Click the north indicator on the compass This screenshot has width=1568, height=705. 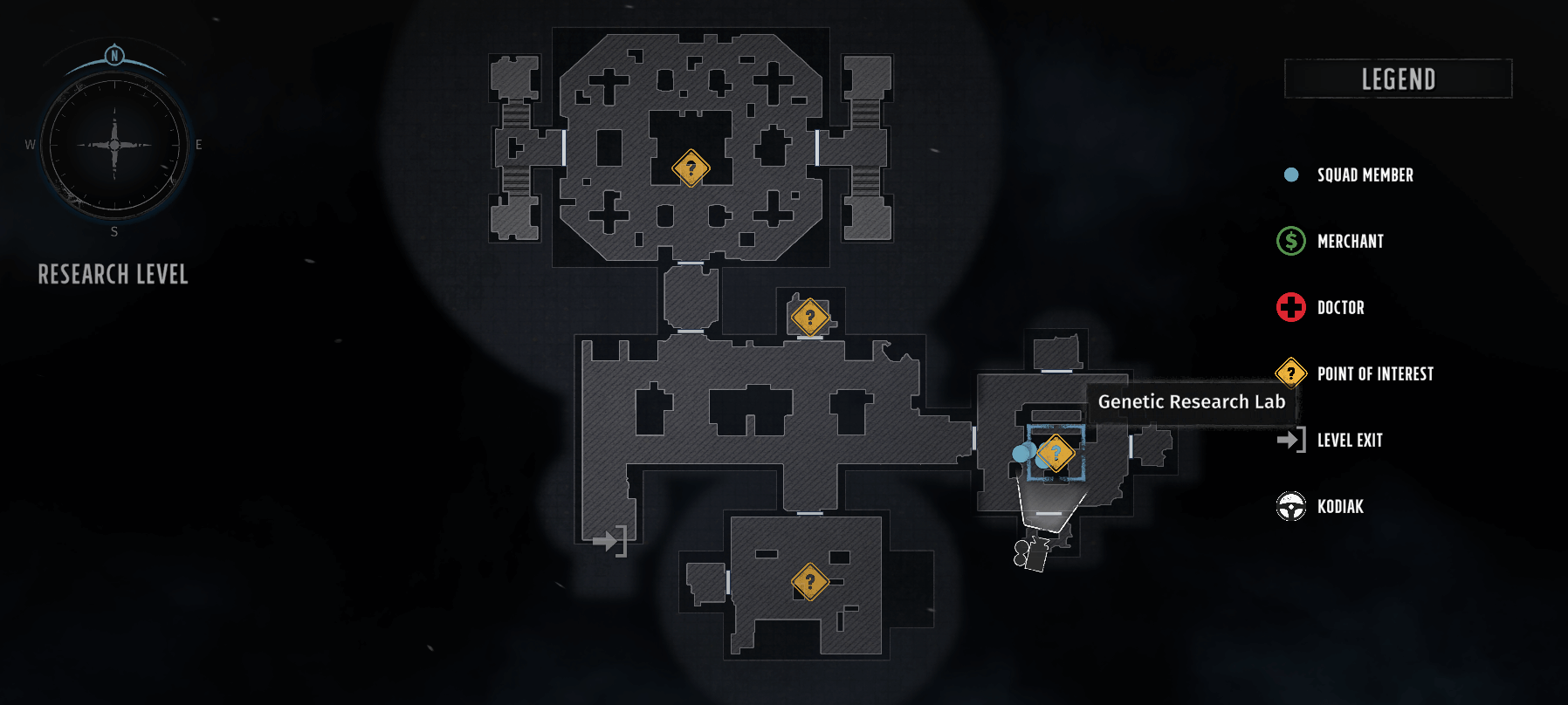click(x=113, y=54)
